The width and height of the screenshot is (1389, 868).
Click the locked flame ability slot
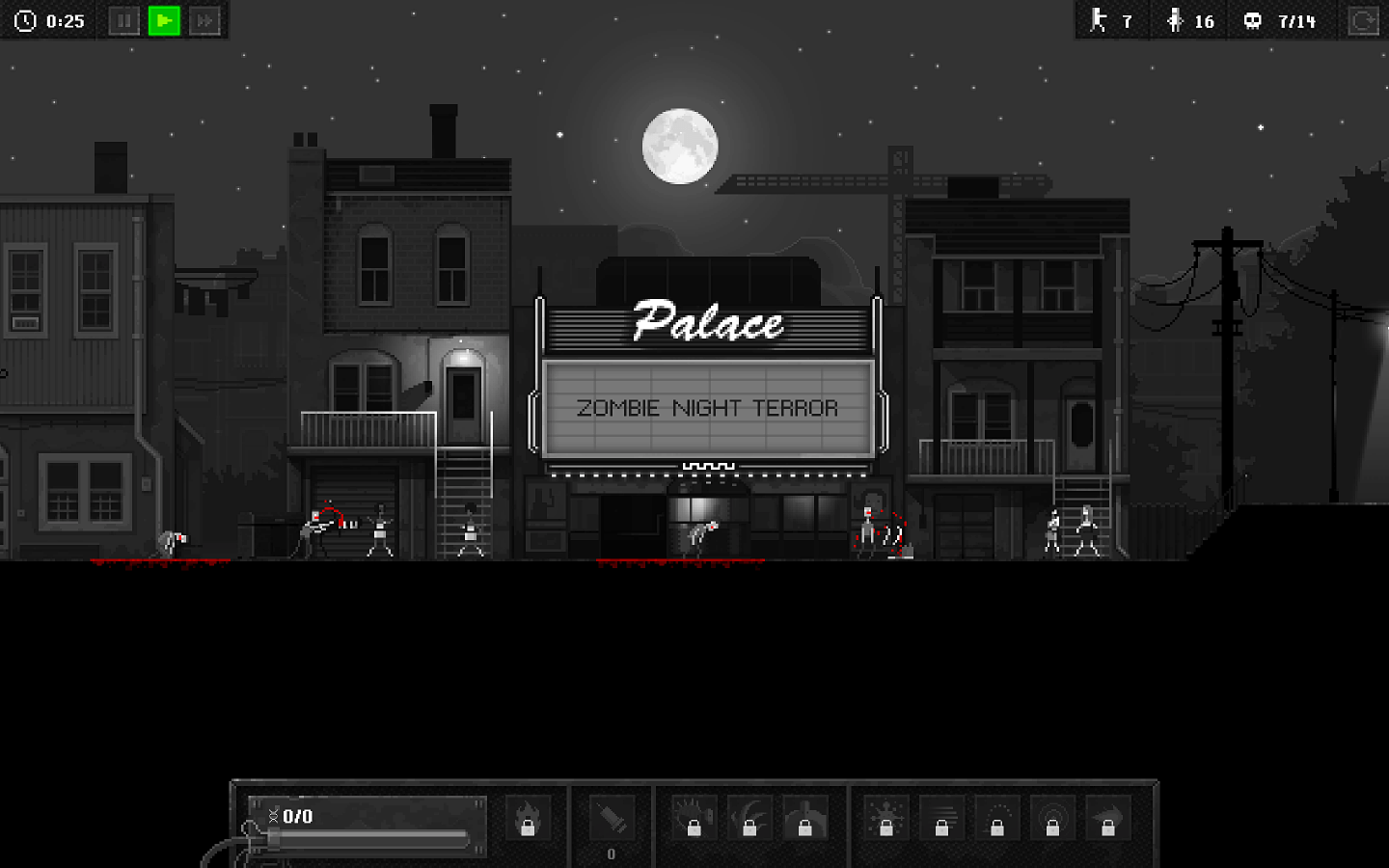click(528, 819)
